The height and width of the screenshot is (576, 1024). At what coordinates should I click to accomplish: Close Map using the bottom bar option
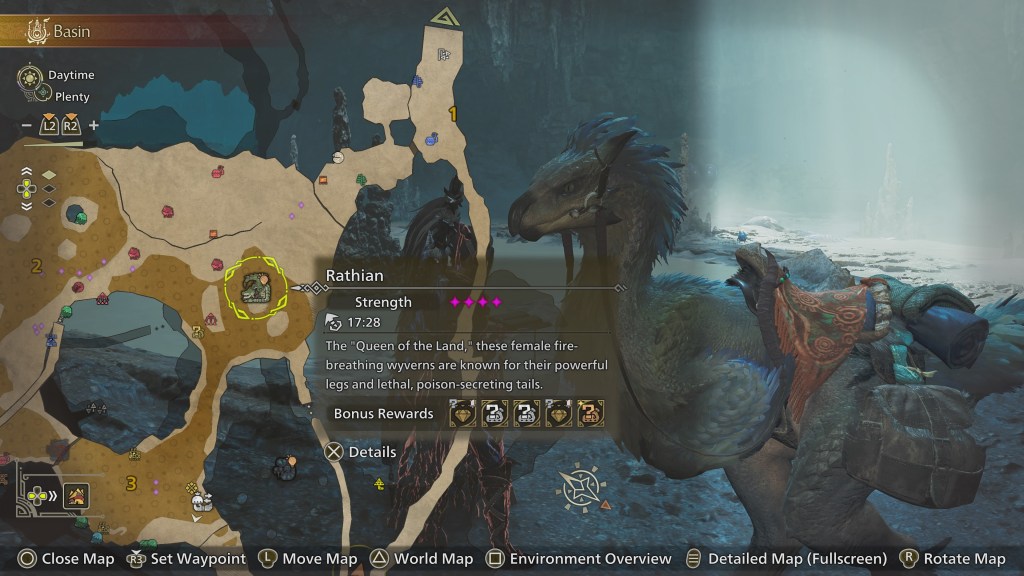coord(67,559)
